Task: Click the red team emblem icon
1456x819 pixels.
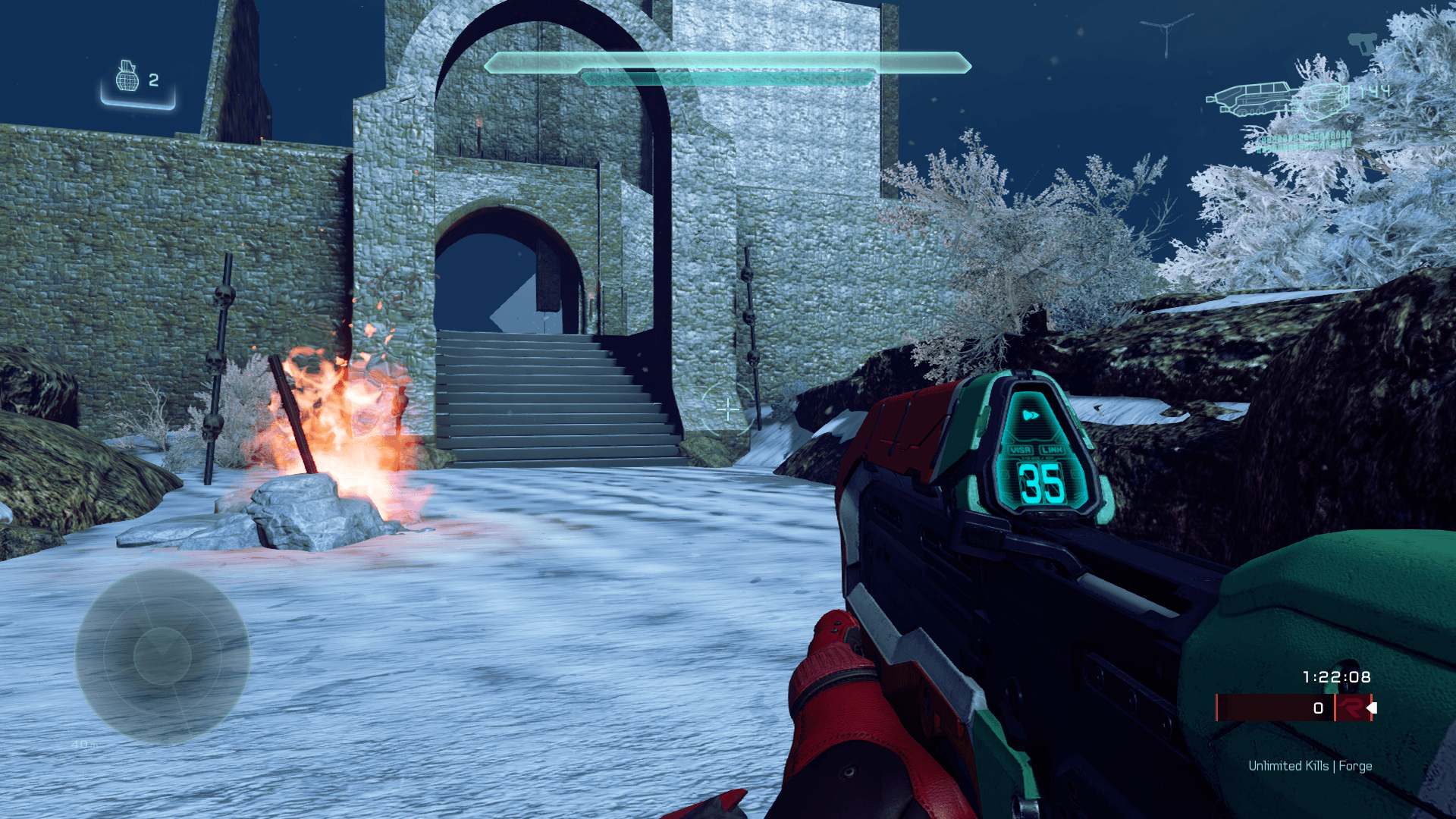Action: [x=1351, y=708]
